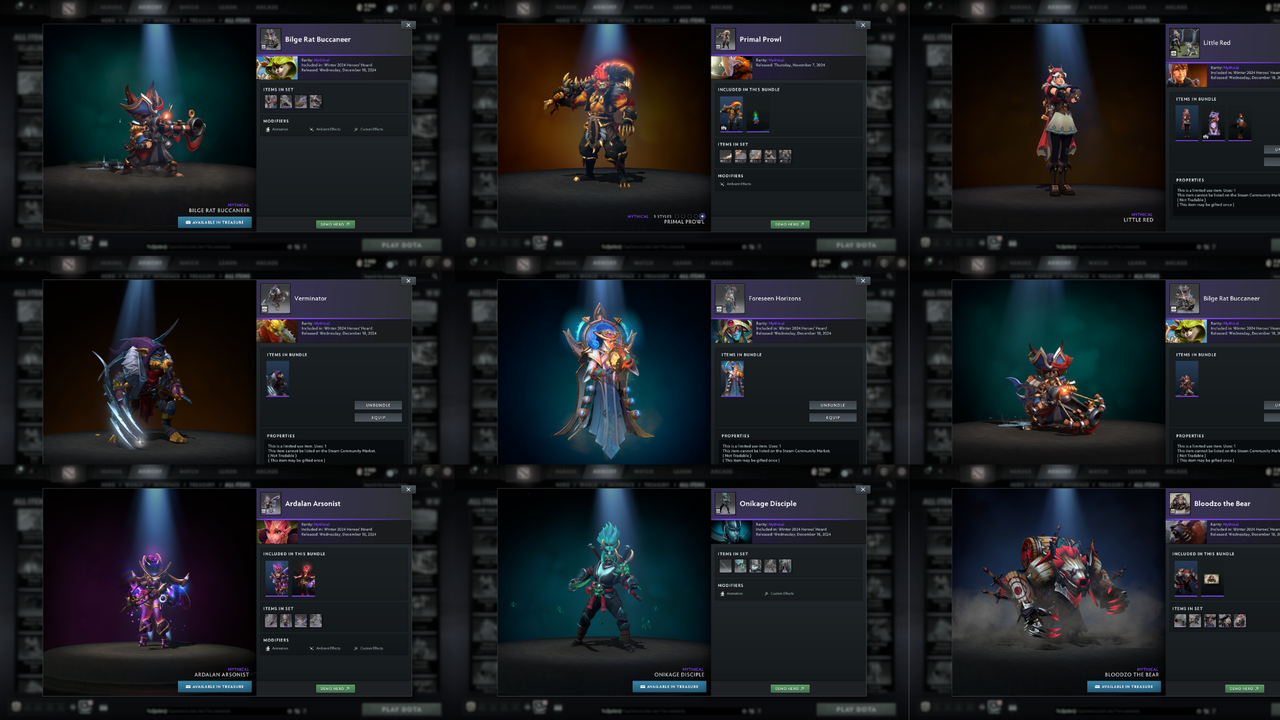
Task: Click Available in Treasure for Onikage Disciple
Action: click(x=668, y=687)
